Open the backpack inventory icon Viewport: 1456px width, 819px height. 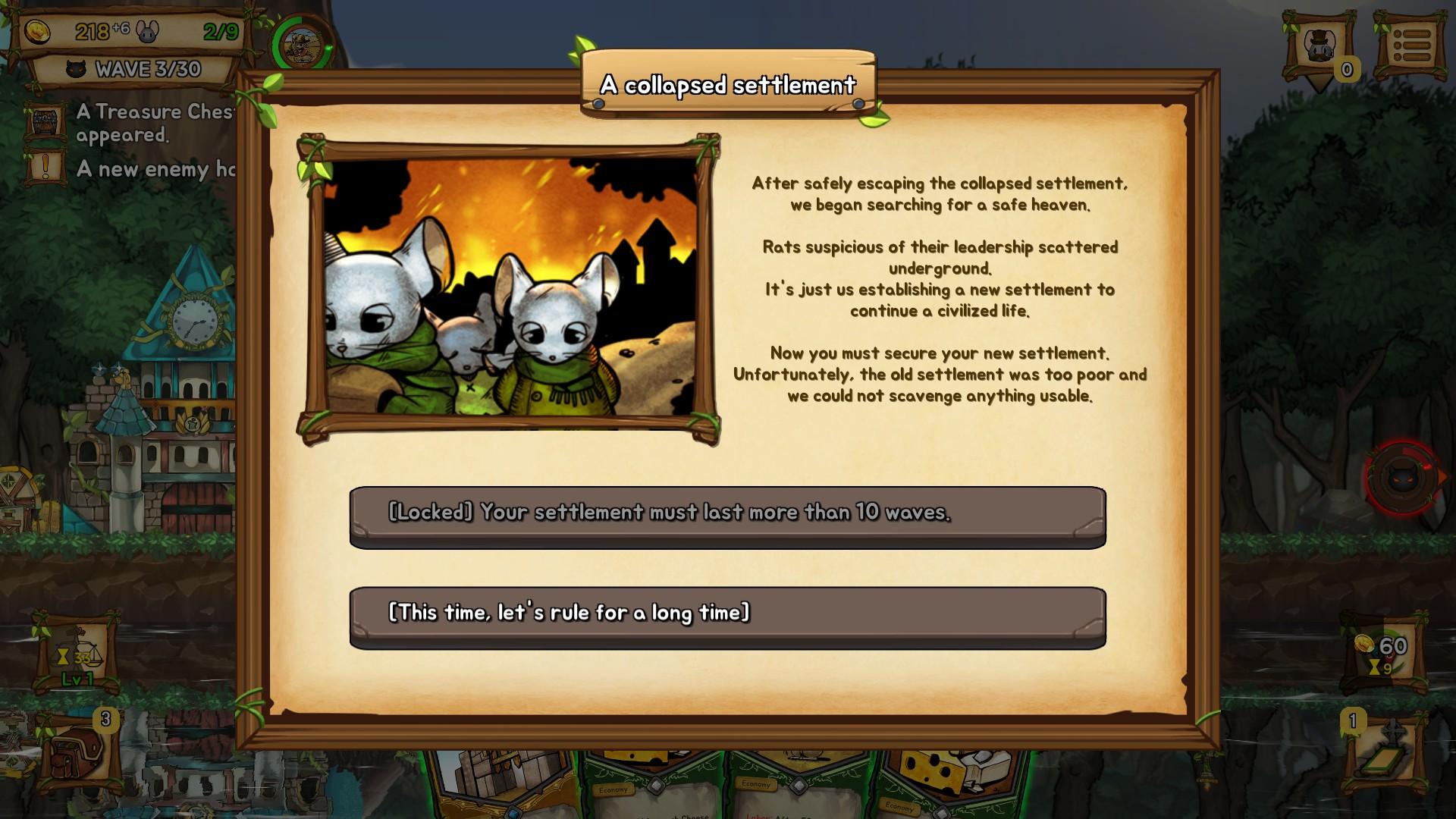78,751
